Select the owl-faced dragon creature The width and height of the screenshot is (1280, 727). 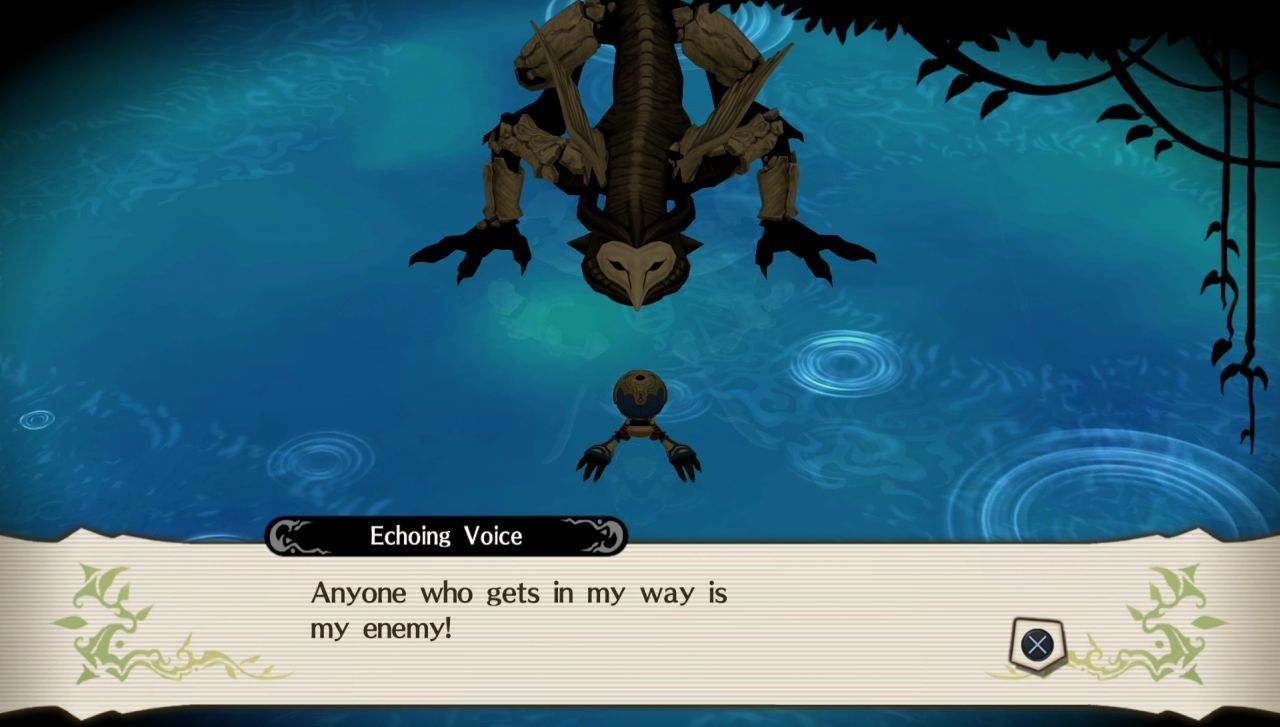click(x=640, y=150)
